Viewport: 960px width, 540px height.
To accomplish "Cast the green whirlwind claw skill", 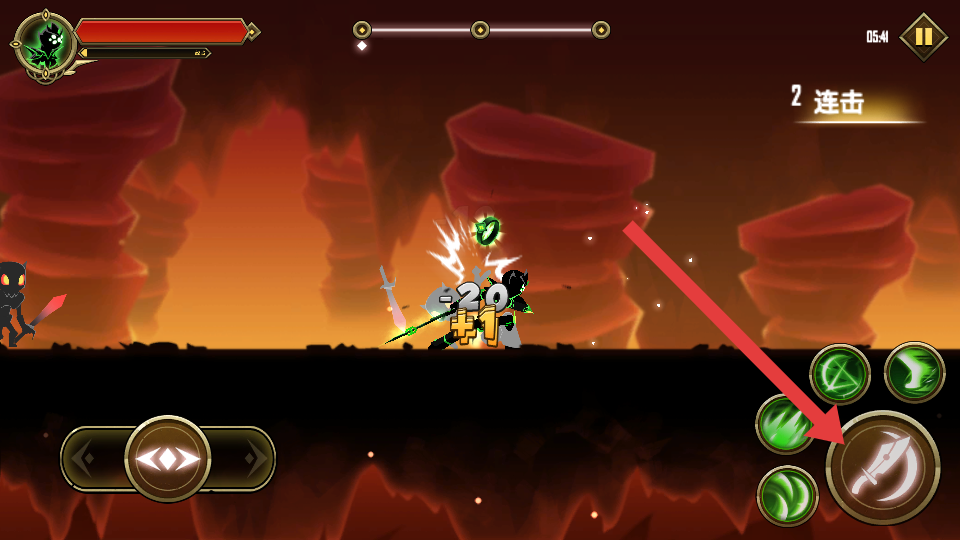I will tap(787, 495).
